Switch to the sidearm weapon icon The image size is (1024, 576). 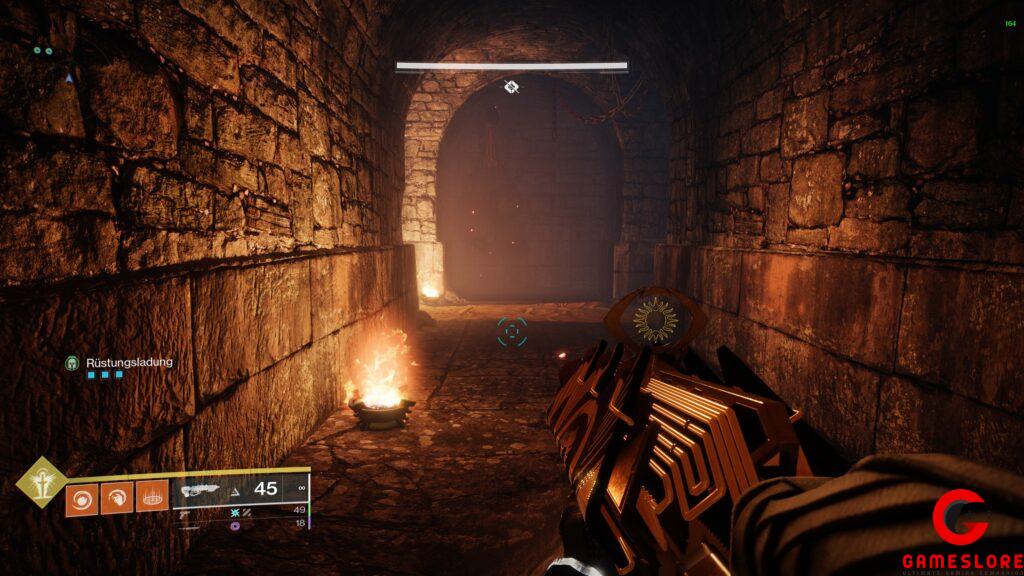point(185,512)
